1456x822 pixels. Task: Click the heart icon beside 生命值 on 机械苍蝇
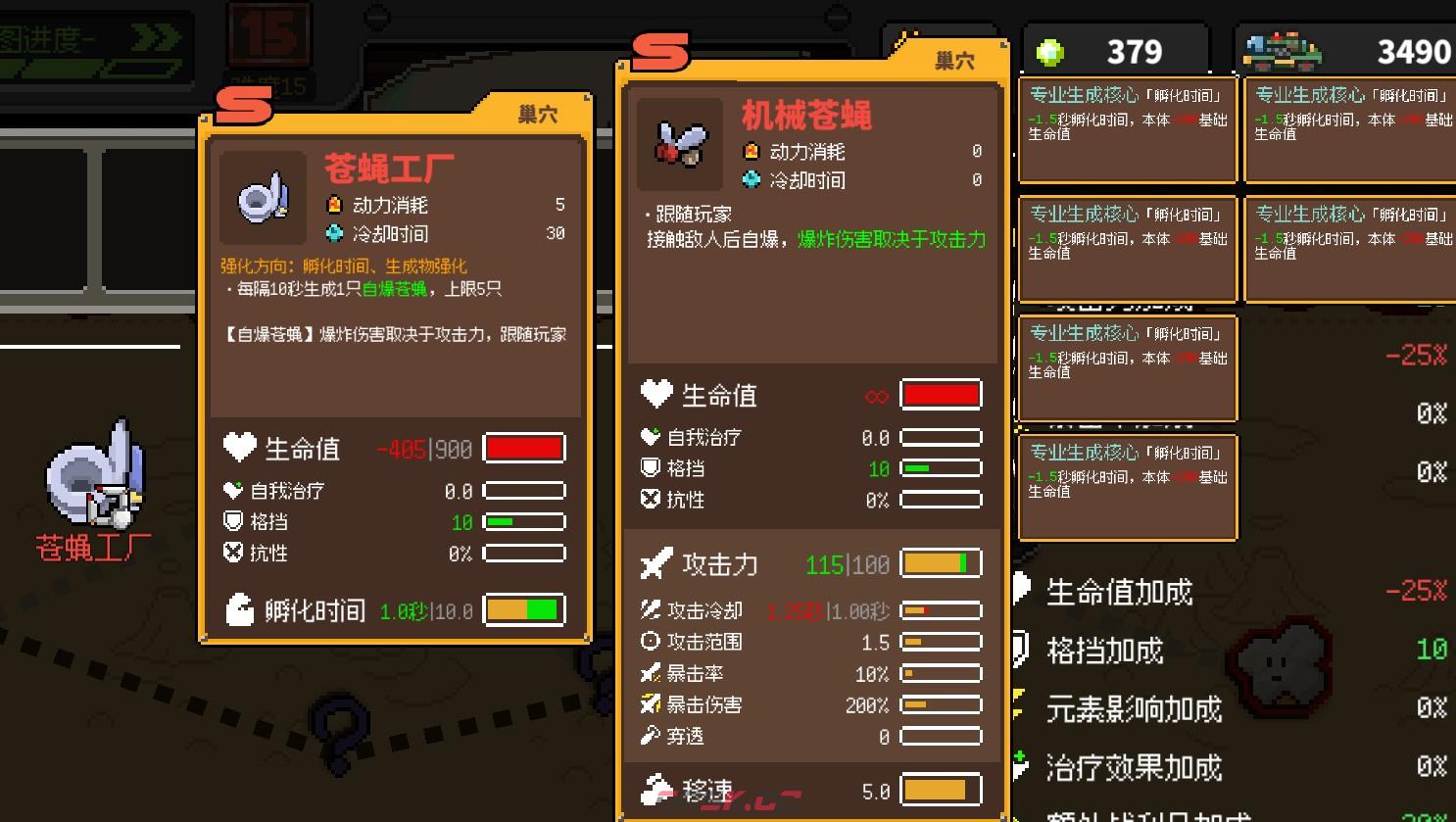[655, 394]
